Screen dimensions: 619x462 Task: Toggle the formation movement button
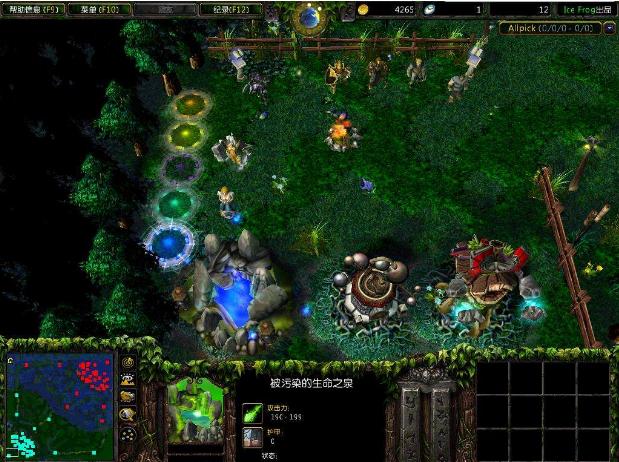coord(128,435)
